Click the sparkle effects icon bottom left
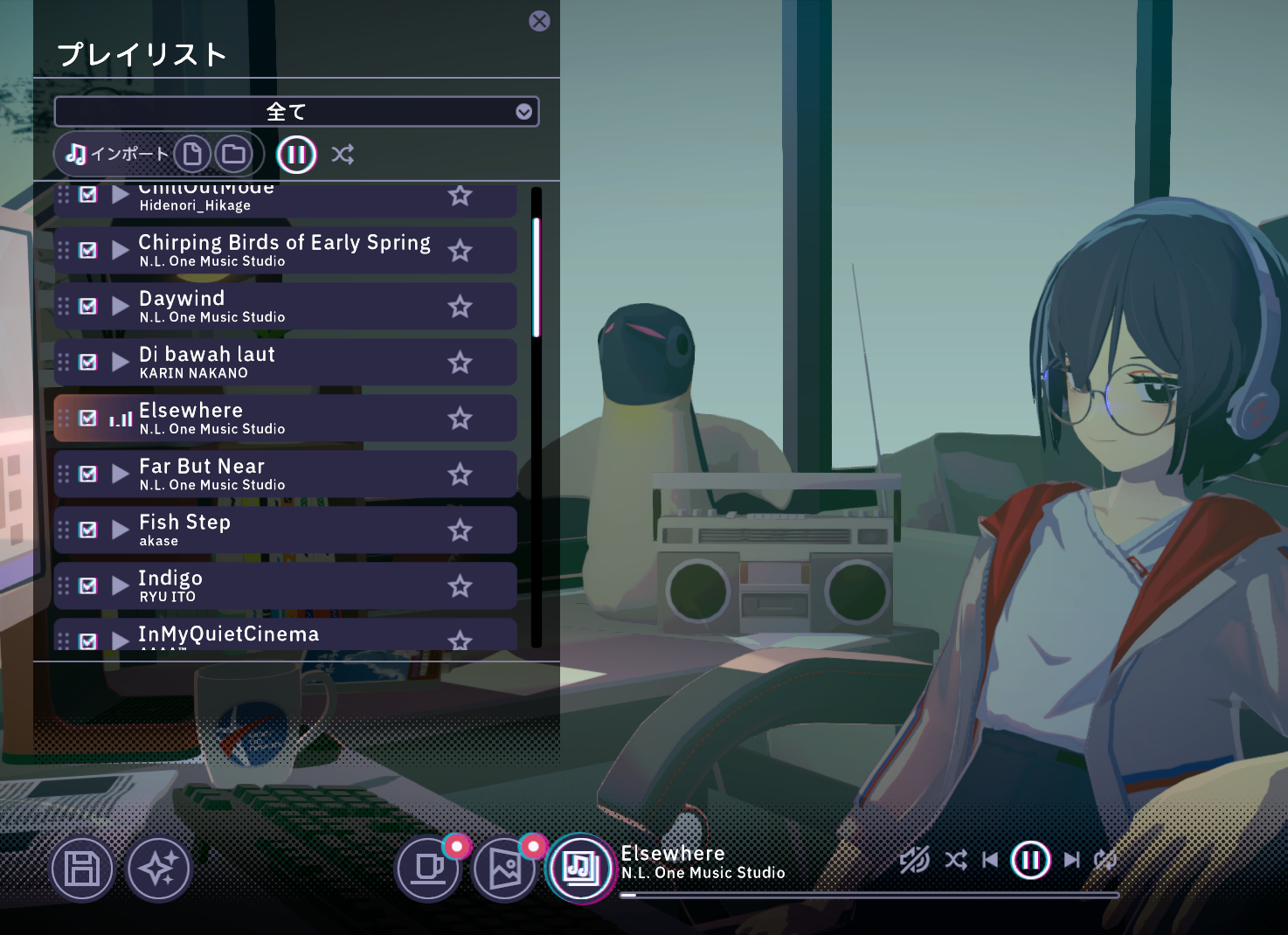 click(x=157, y=869)
